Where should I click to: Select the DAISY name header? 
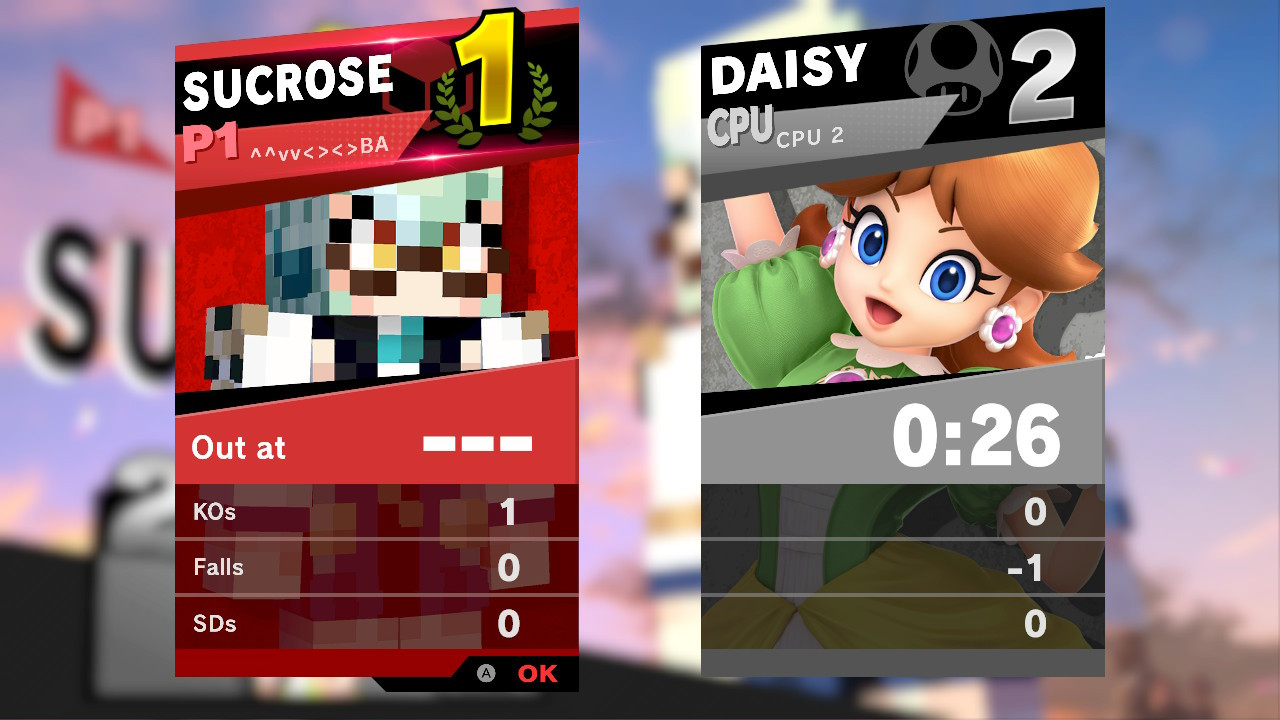pyautogui.click(x=785, y=65)
